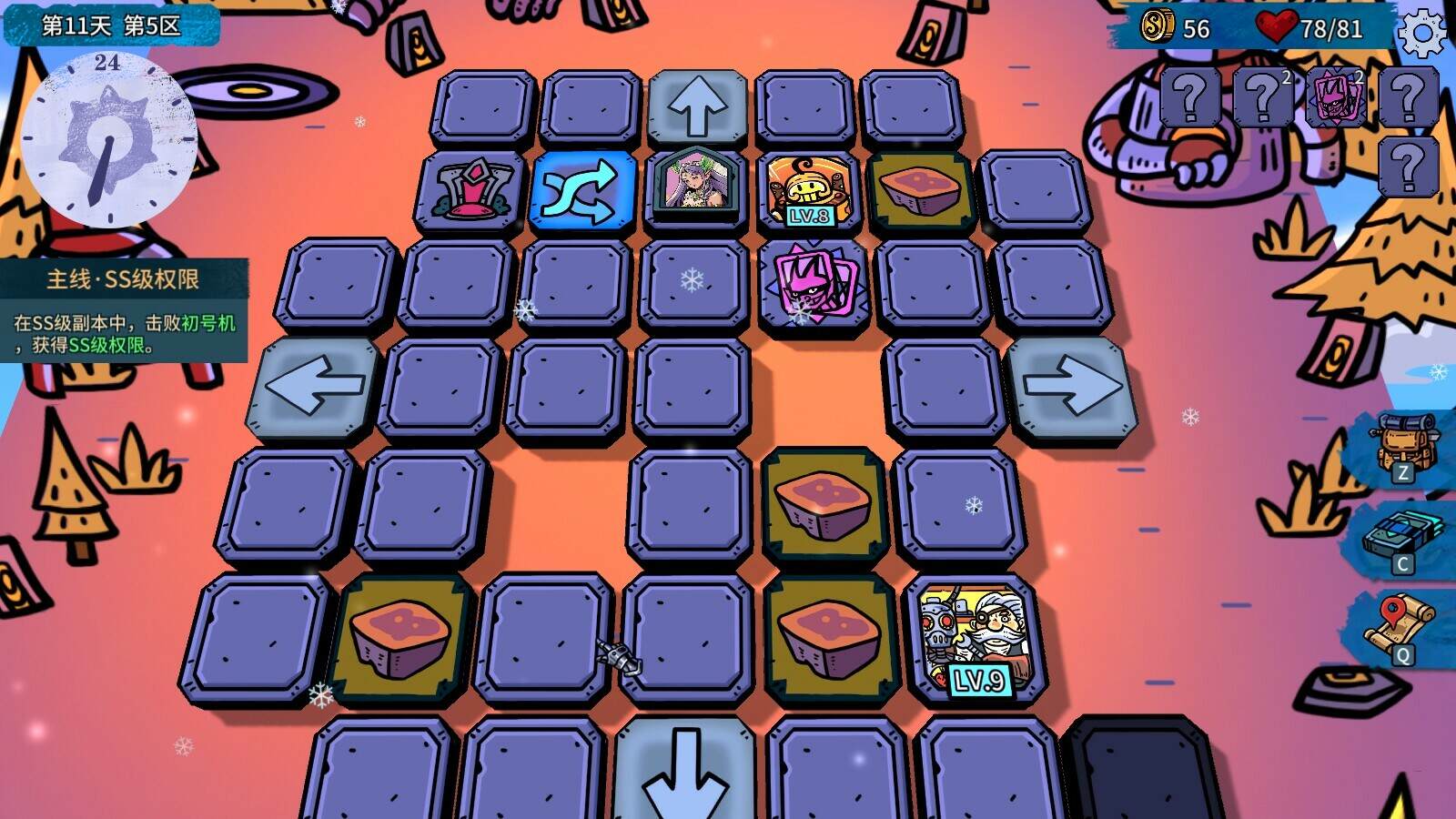1456x819 pixels.
Task: Click the blue shuffle arrows tile
Action: [582, 191]
